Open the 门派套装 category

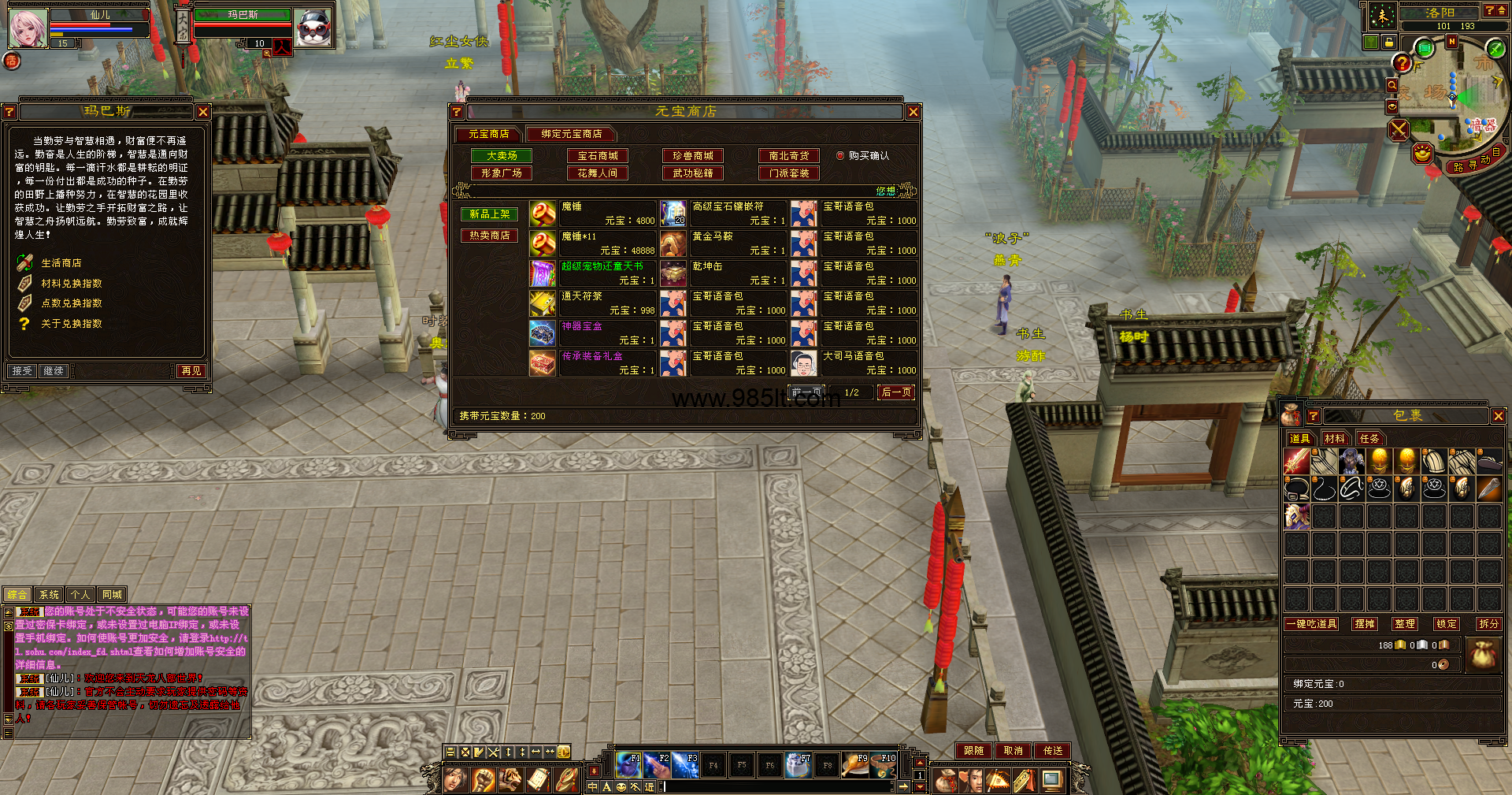coord(788,173)
